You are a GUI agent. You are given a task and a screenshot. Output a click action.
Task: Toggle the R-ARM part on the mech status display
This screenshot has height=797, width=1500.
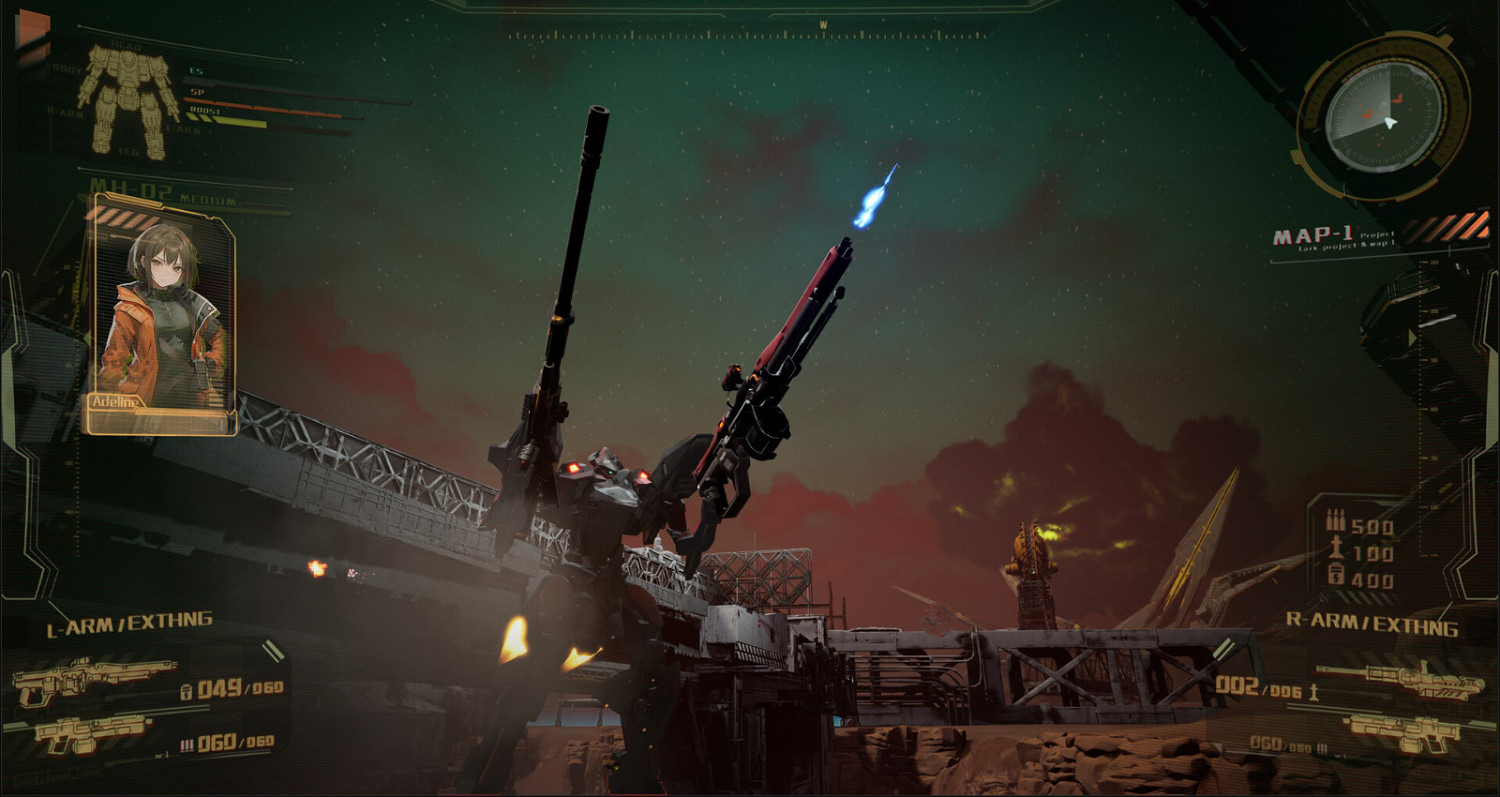65,113
